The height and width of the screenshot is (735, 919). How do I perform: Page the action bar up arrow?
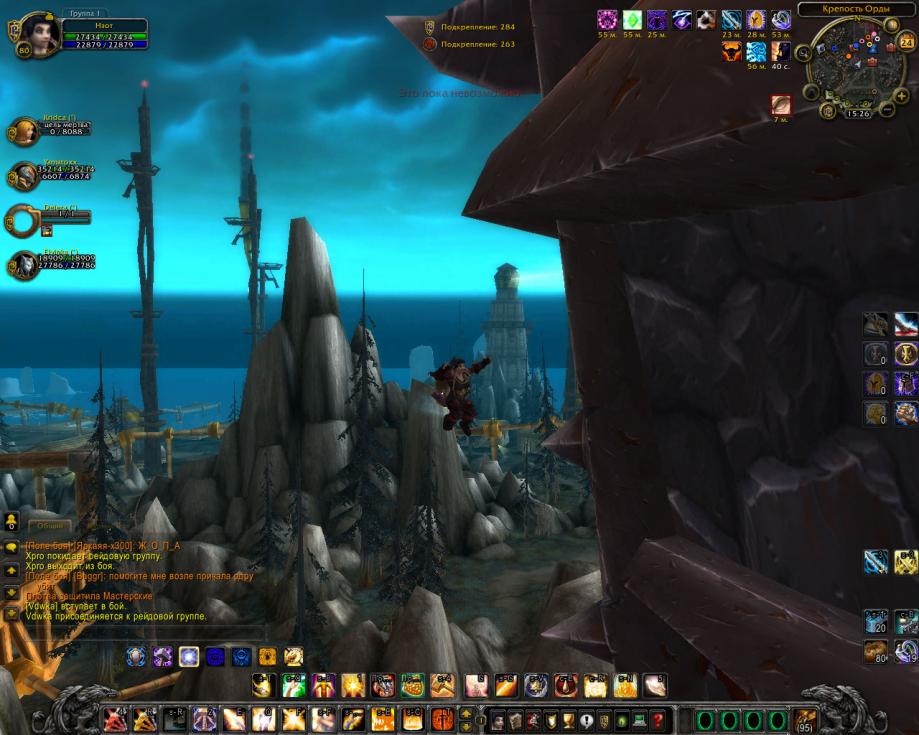pyautogui.click(x=466, y=712)
